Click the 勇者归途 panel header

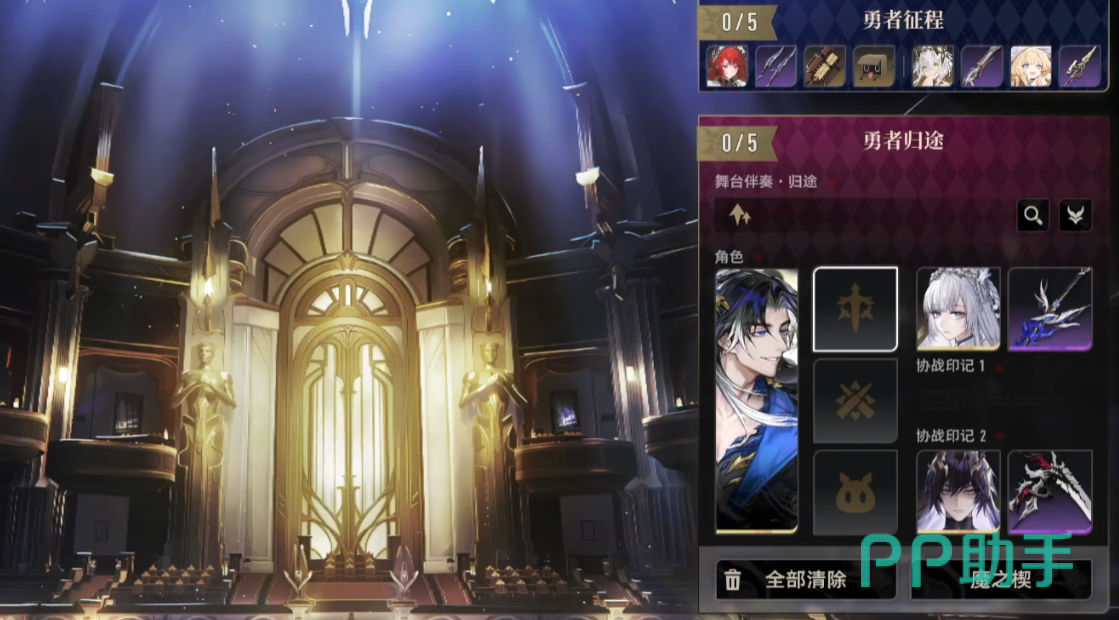[x=903, y=141]
